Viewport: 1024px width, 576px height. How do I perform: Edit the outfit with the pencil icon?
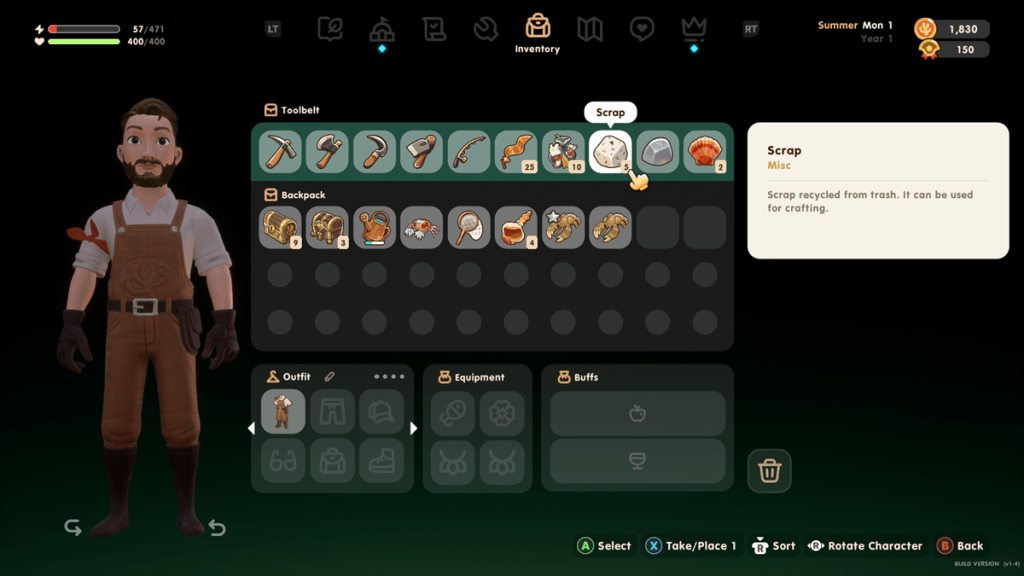click(329, 377)
